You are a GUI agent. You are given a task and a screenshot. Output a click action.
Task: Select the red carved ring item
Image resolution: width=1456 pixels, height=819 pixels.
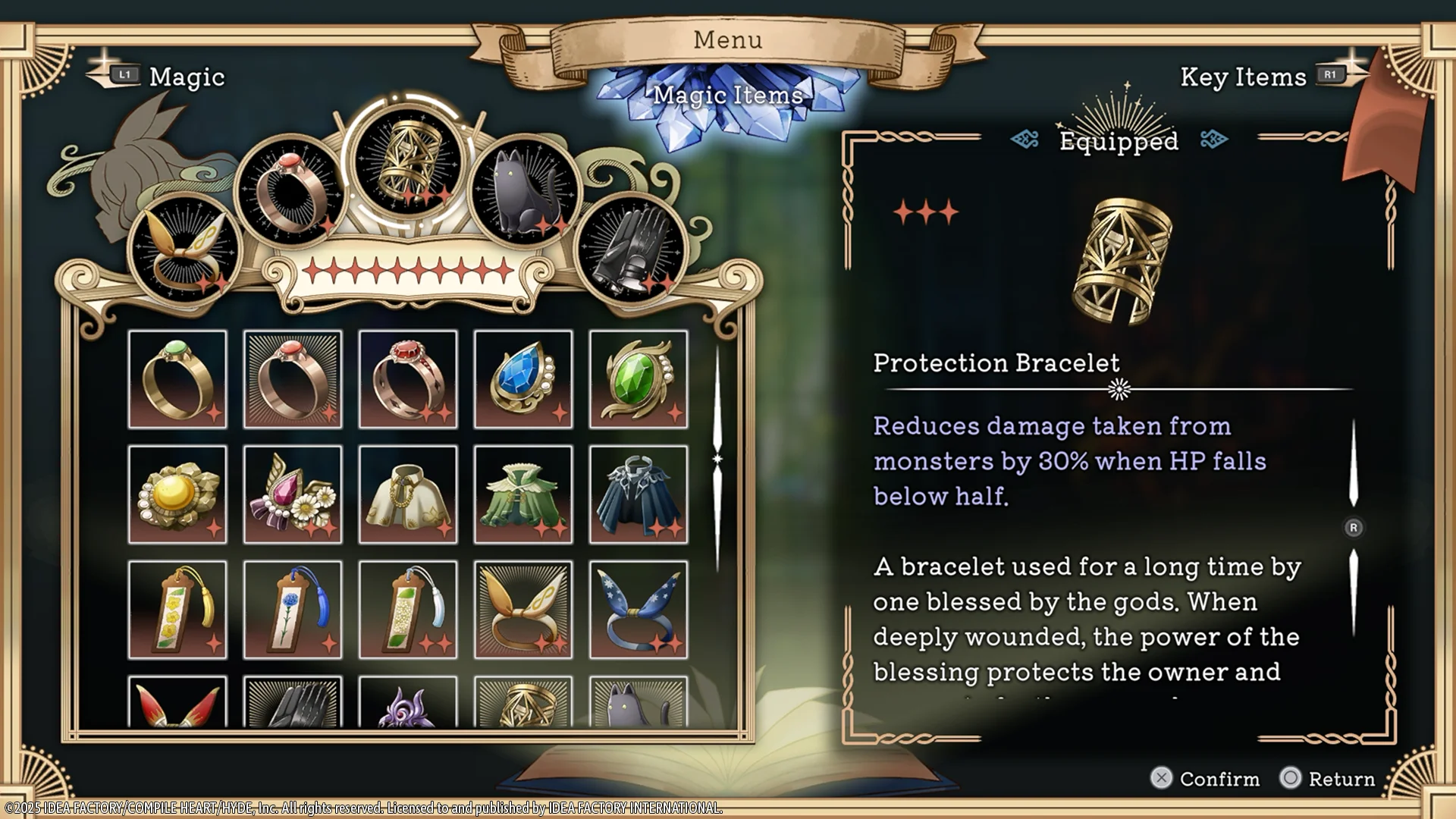point(408,379)
